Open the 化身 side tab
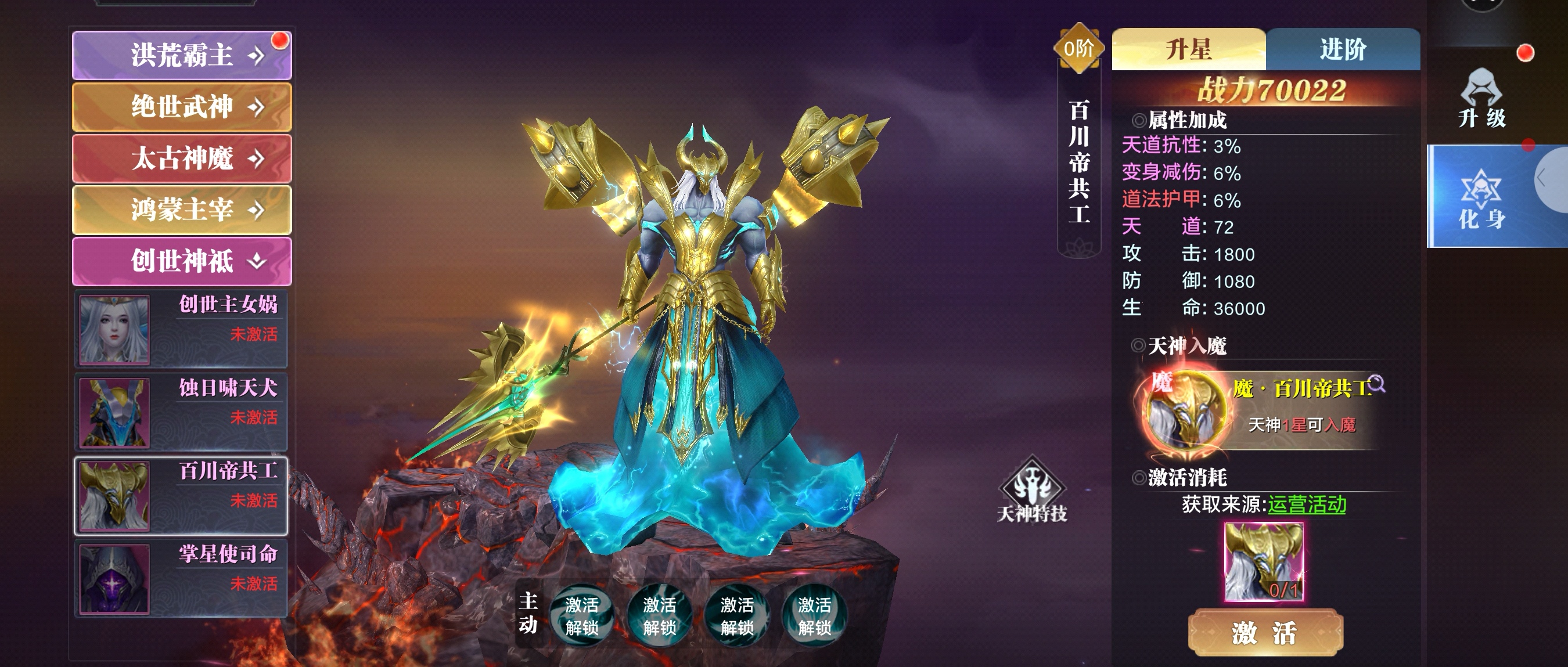The height and width of the screenshot is (667, 1568). coord(1481,198)
